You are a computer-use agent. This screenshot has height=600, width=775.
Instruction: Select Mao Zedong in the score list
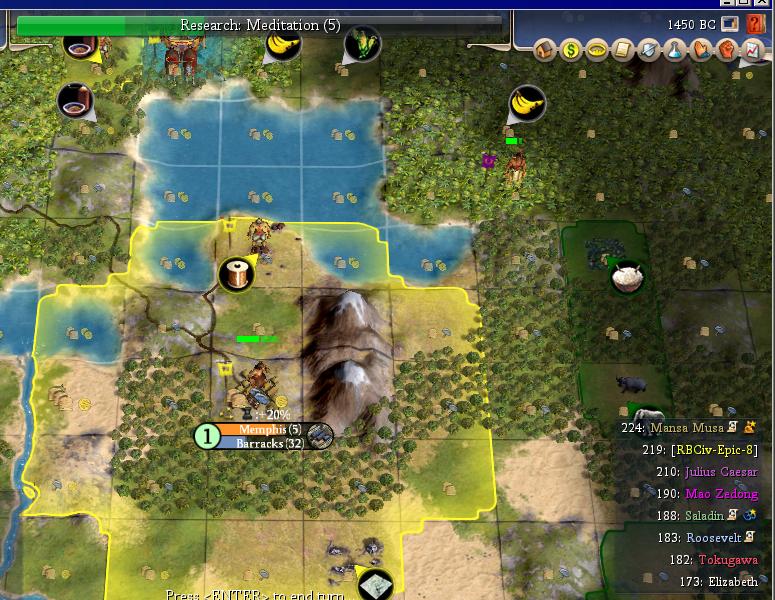click(720, 494)
